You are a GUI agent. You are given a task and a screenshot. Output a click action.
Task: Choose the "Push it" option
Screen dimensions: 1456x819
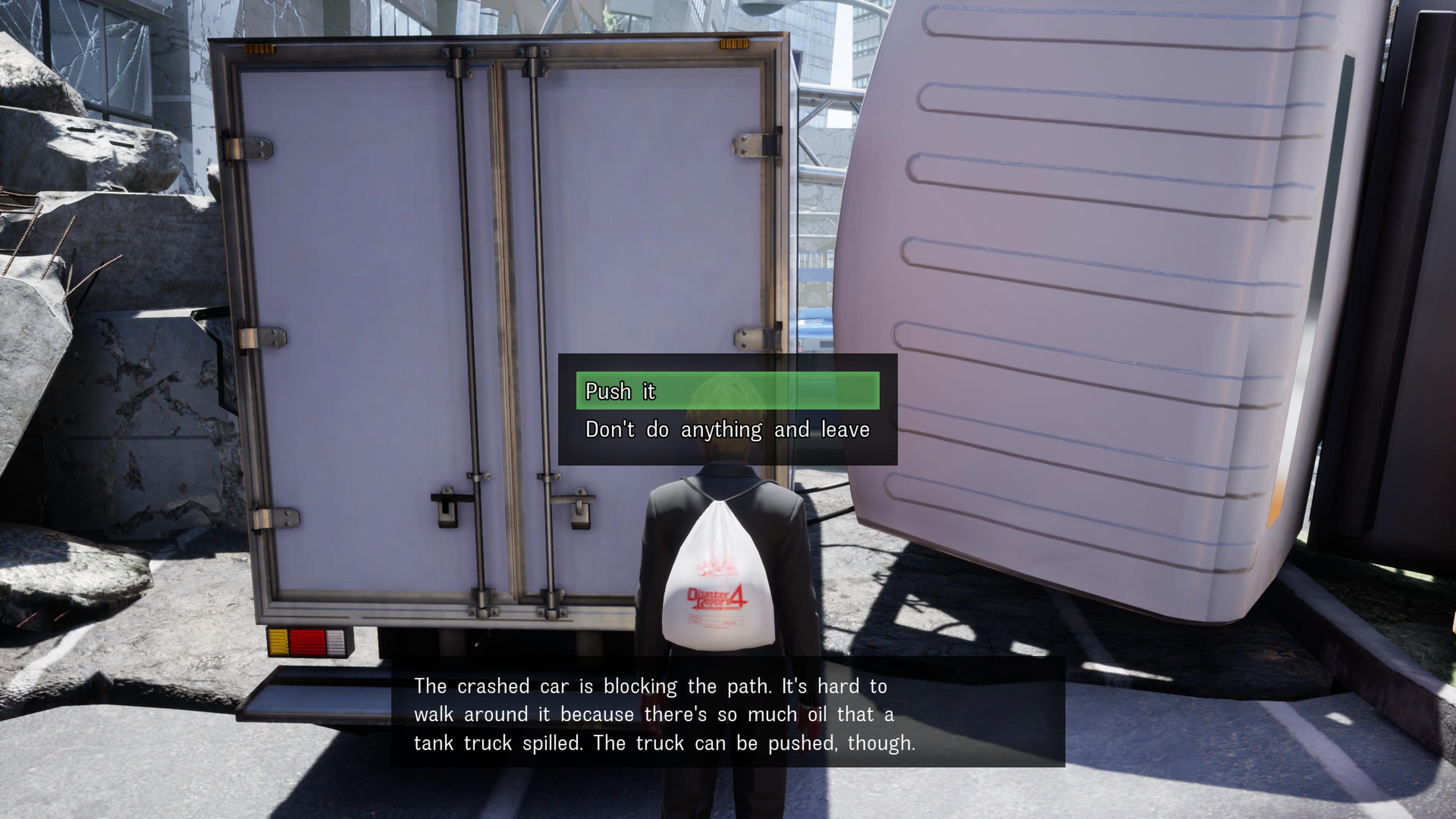(x=727, y=391)
